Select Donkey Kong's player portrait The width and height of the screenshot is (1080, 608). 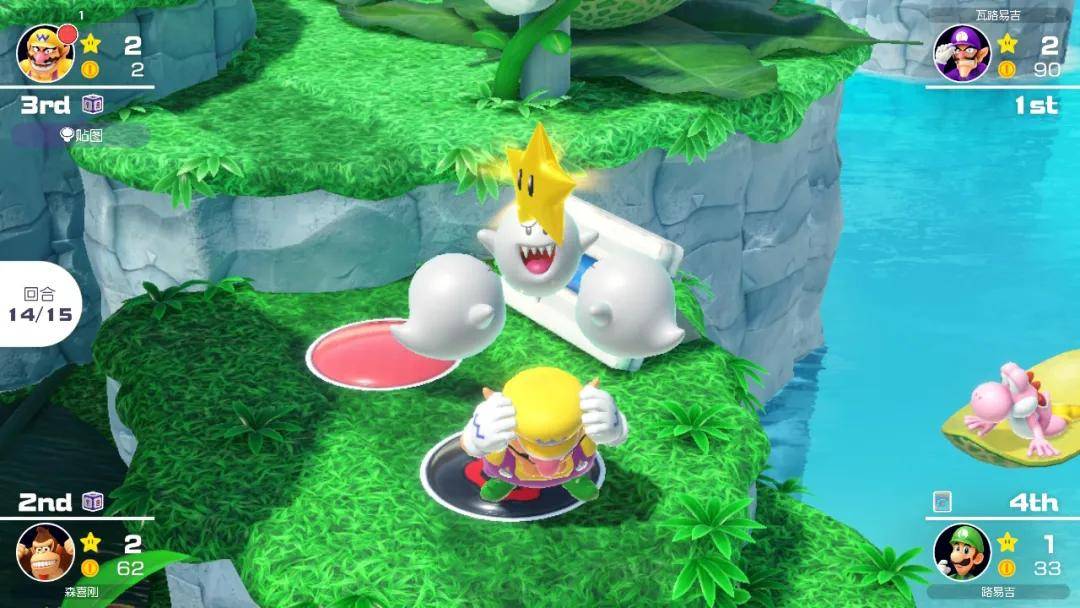pos(46,551)
